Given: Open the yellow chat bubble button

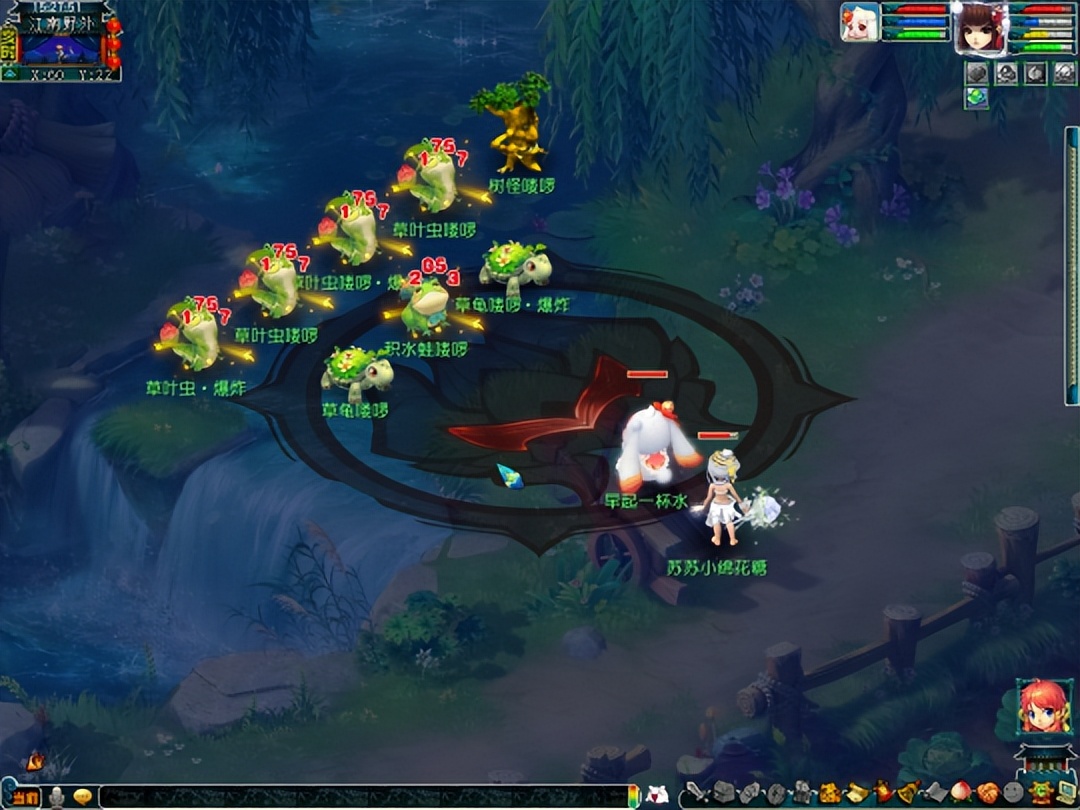Looking at the screenshot, I should point(84,797).
